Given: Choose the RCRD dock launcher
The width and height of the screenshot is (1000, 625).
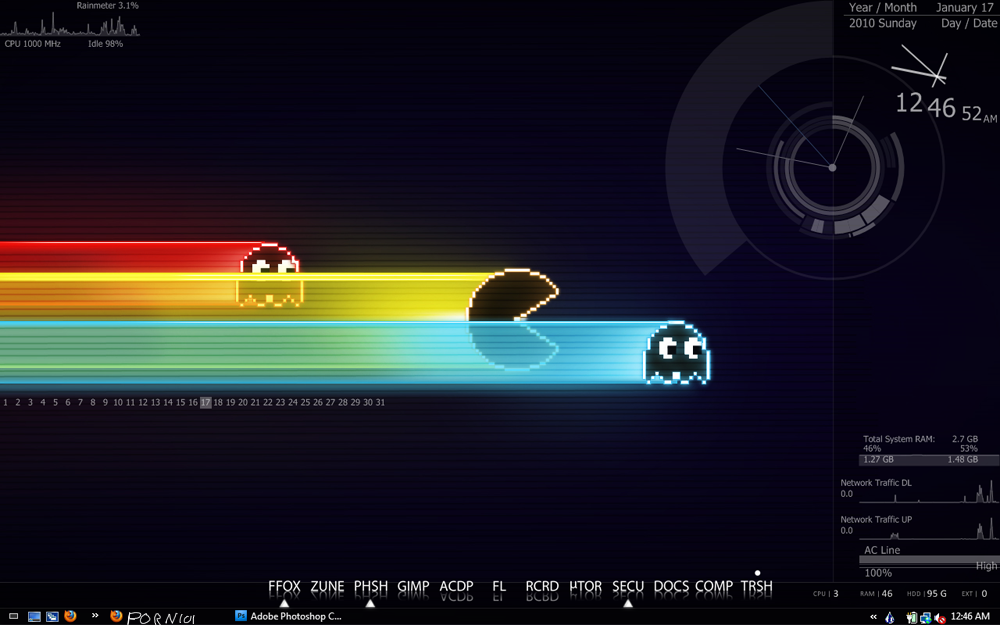Looking at the screenshot, I should (542, 587).
